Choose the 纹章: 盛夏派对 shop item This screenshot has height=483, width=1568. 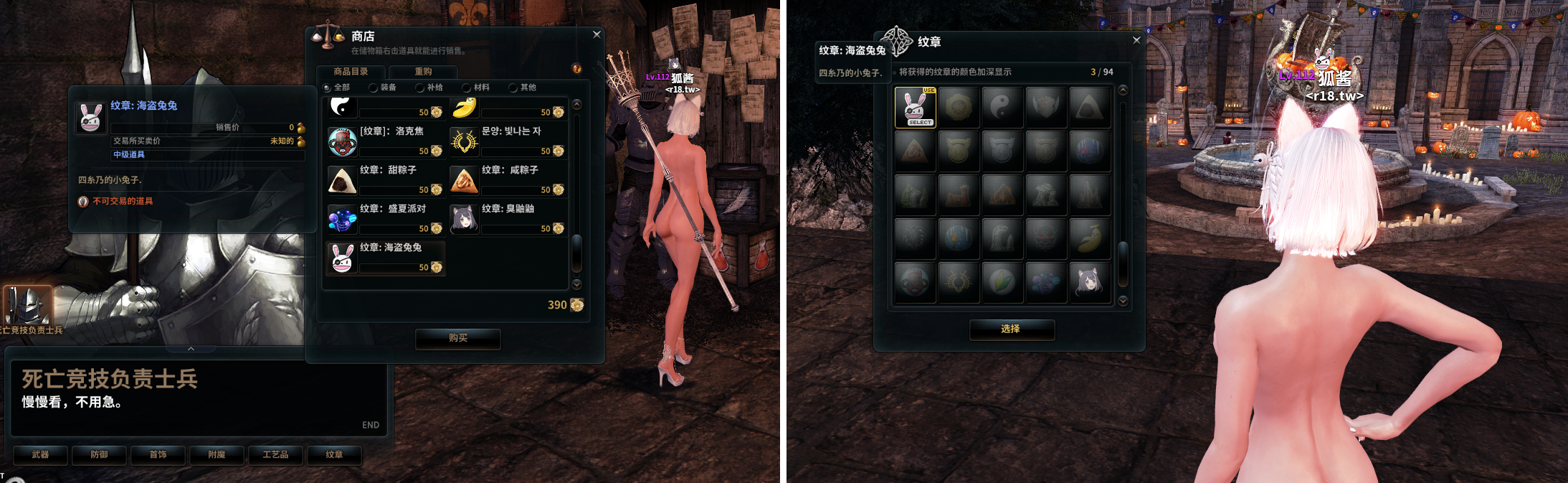(386, 218)
